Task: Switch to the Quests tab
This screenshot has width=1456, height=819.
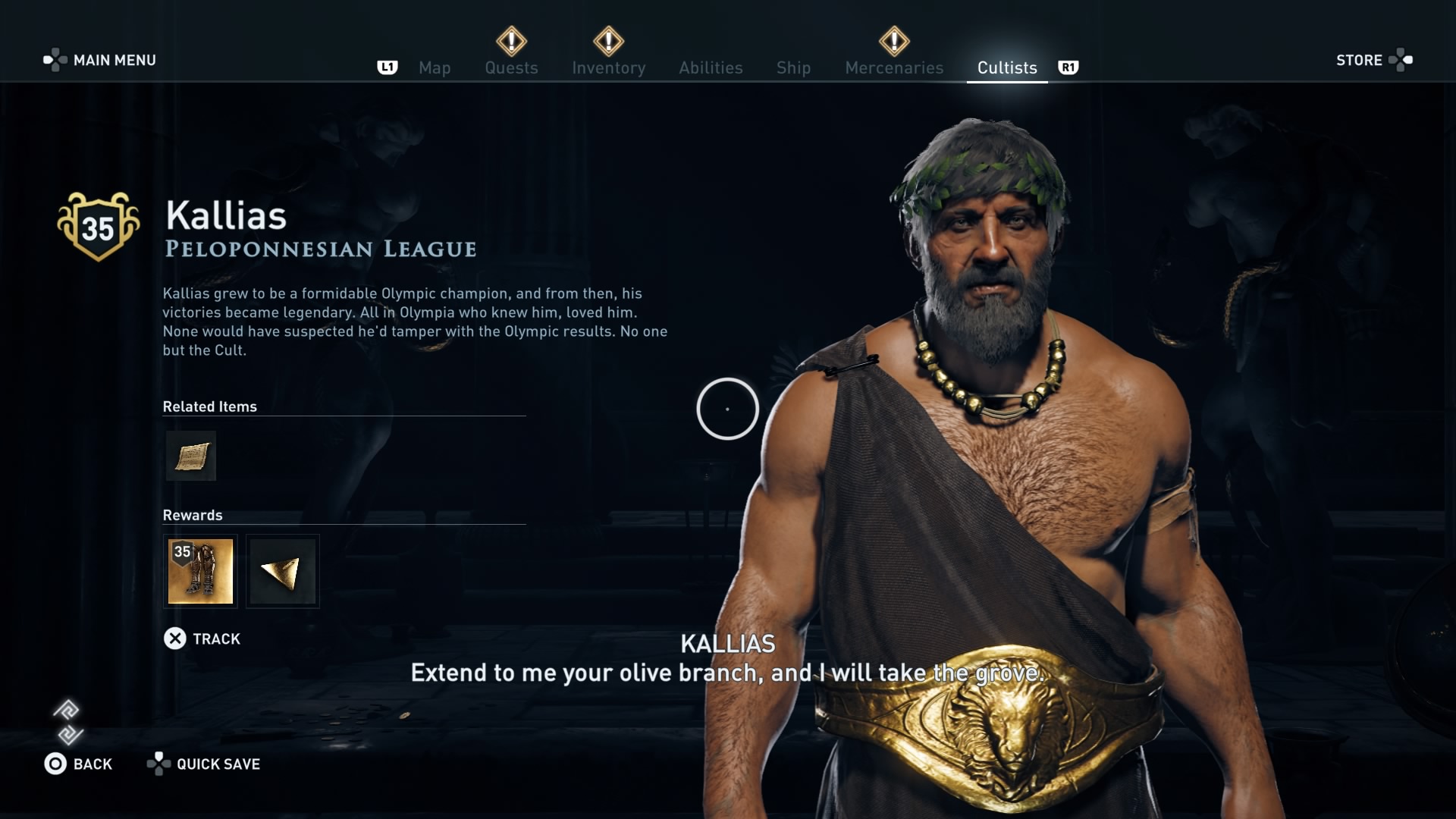Action: point(511,67)
